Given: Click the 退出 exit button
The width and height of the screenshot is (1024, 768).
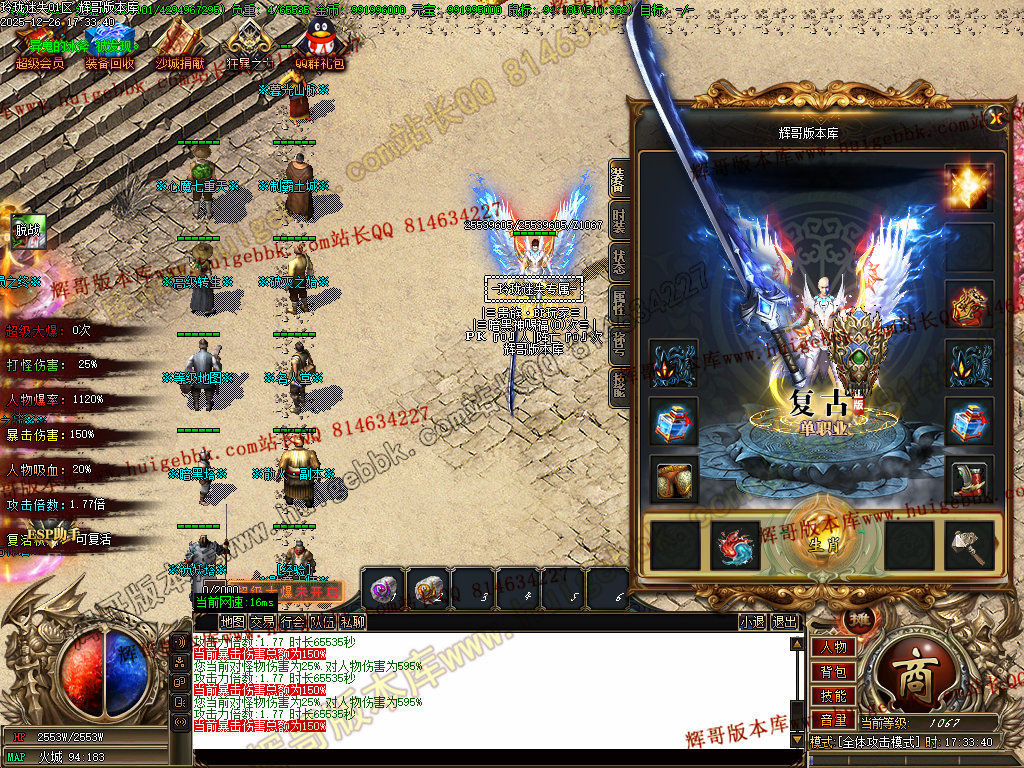Looking at the screenshot, I should (785, 622).
